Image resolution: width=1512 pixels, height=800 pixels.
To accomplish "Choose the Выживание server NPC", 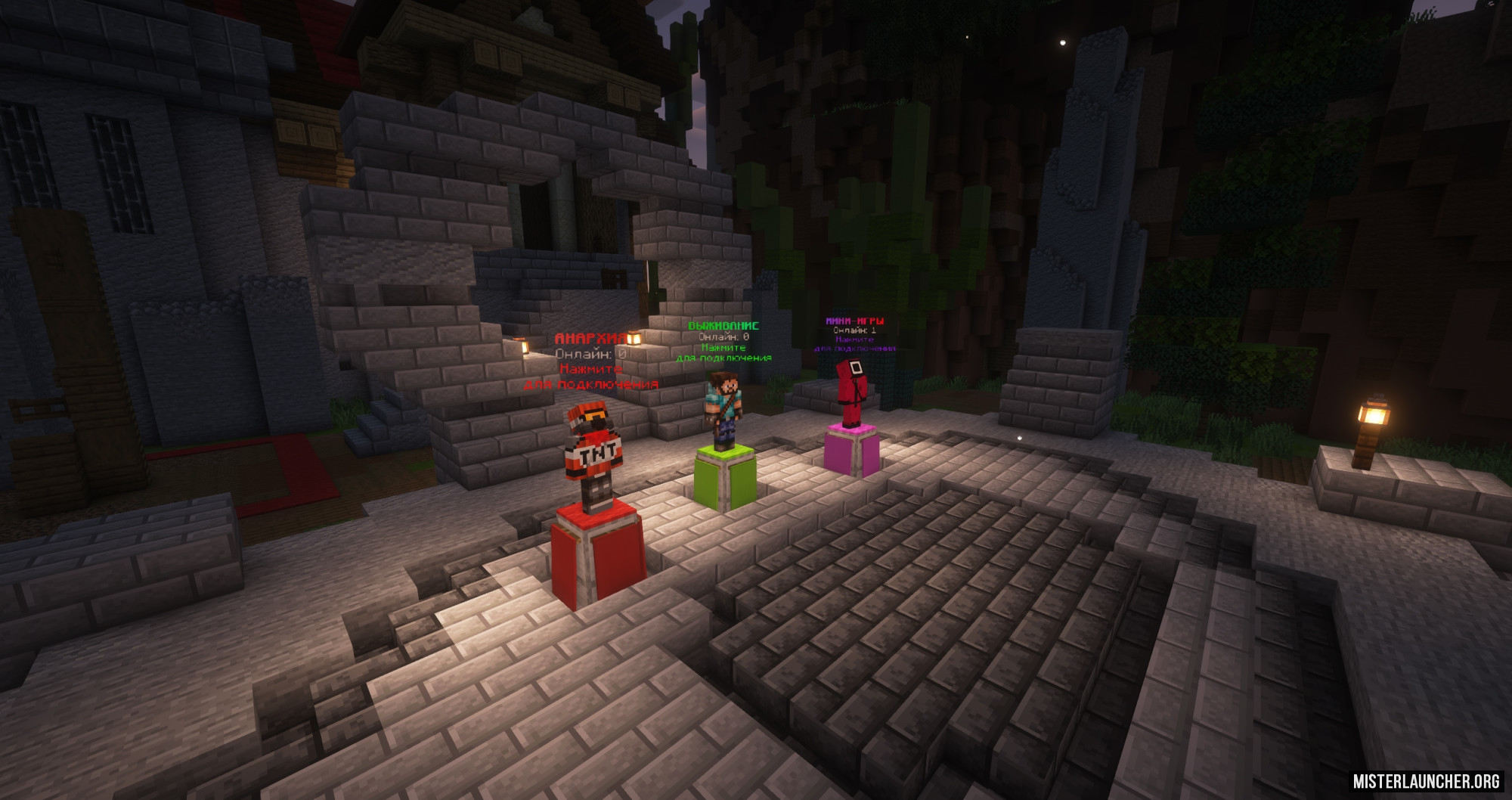I will (x=723, y=409).
